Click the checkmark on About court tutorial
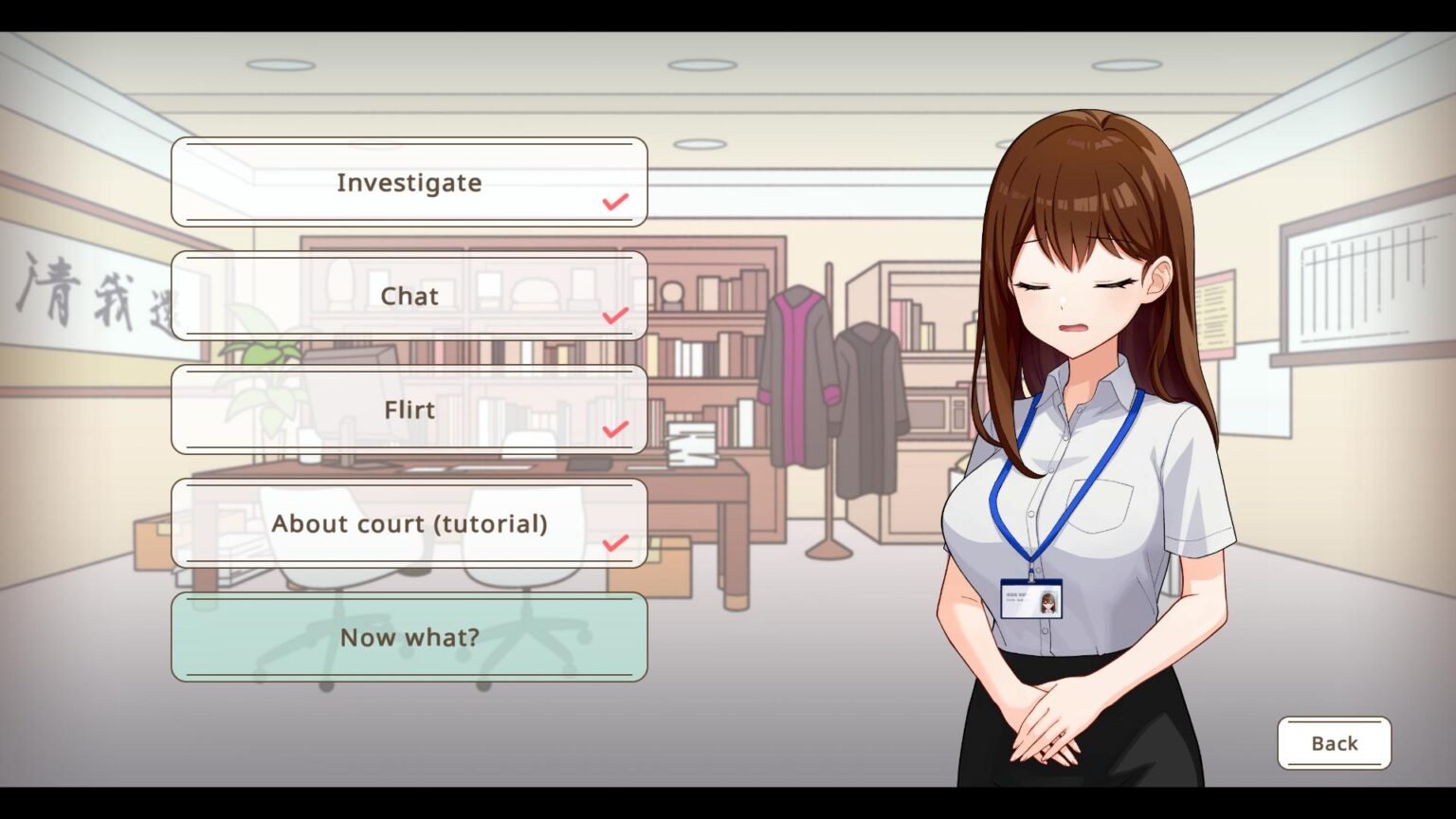Screen dimensions: 1456x819 (x=615, y=542)
